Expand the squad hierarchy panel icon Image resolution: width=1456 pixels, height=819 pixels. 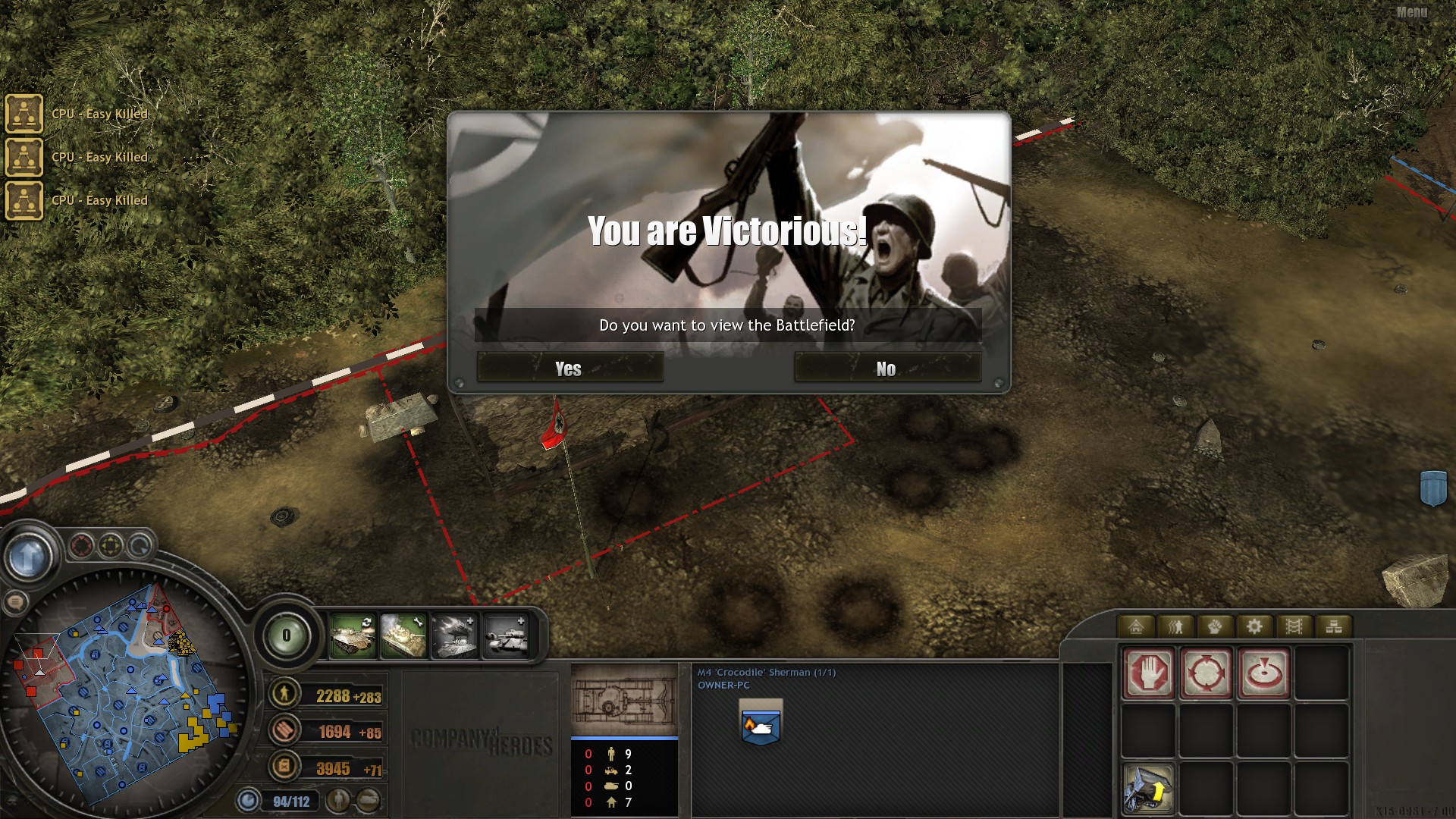[1333, 626]
